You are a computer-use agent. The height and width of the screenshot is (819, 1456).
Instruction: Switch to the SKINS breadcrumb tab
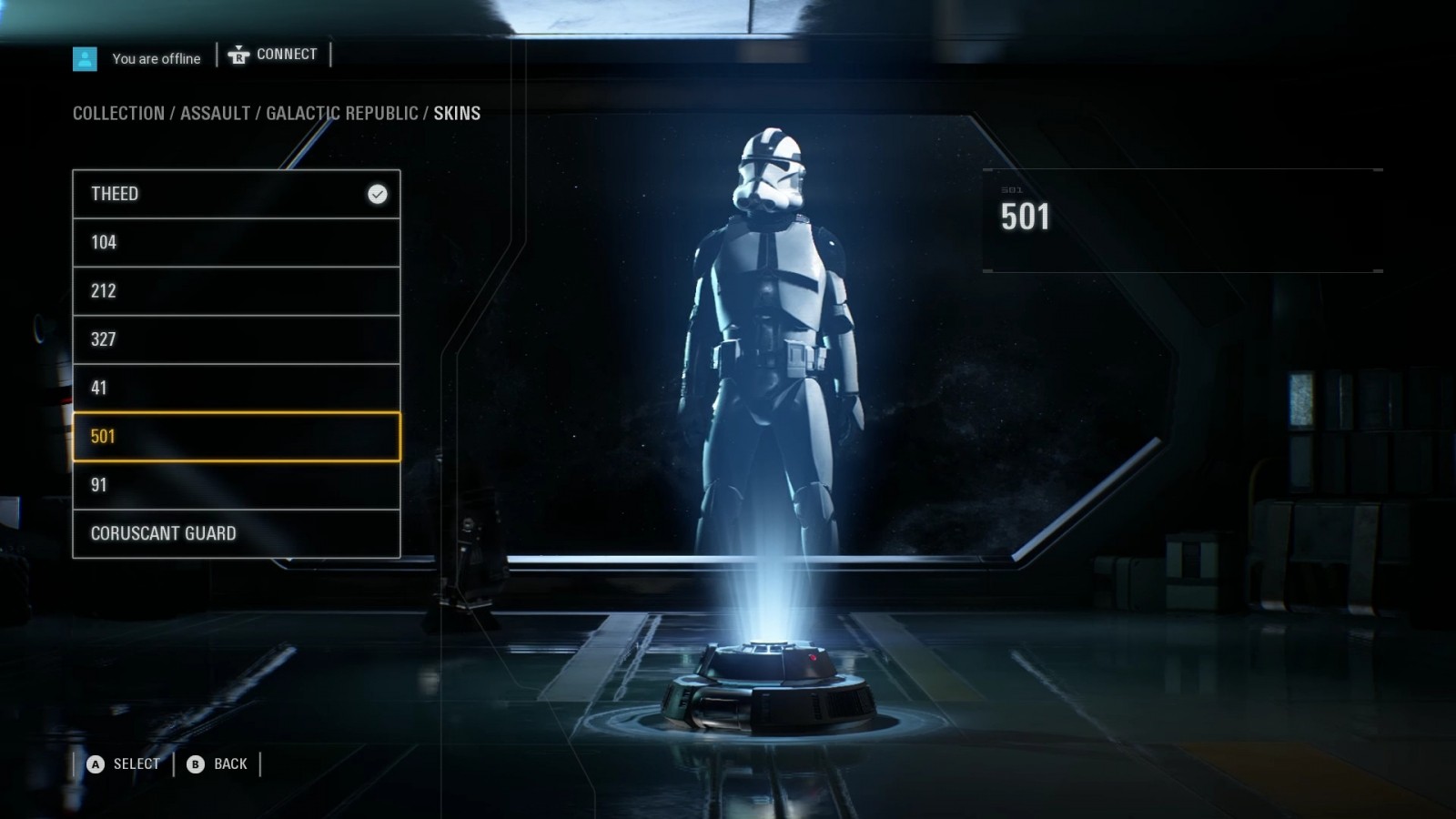click(x=458, y=113)
